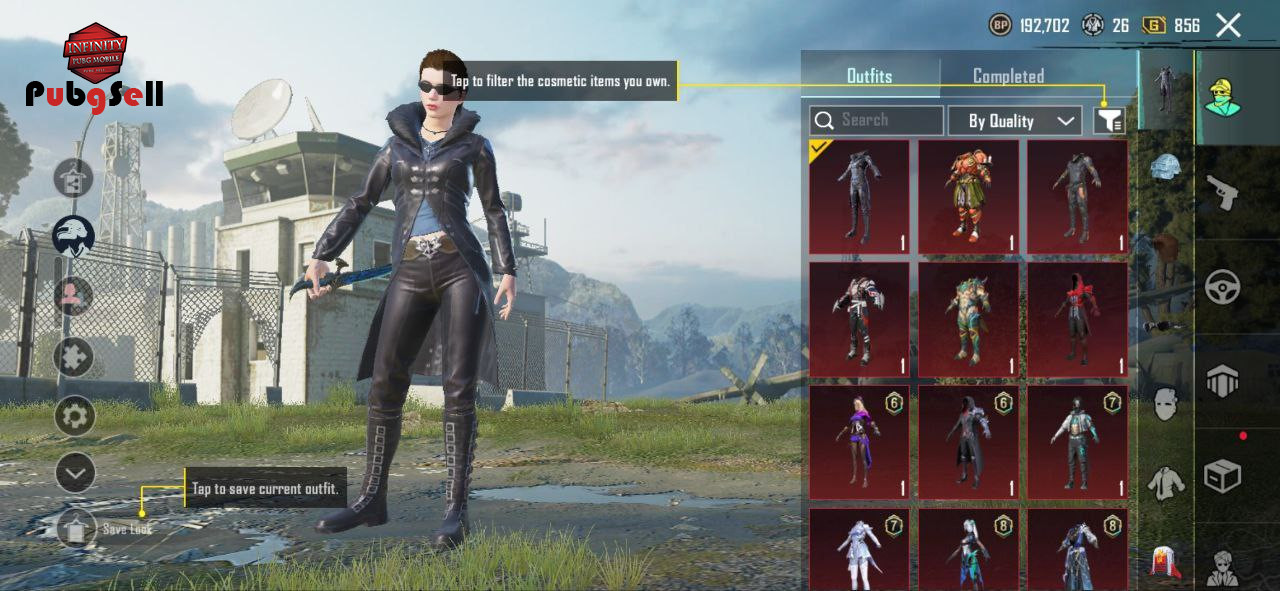Toggle the owned-items filter funnel
Viewport: 1280px width, 591px height.
coord(1109,121)
